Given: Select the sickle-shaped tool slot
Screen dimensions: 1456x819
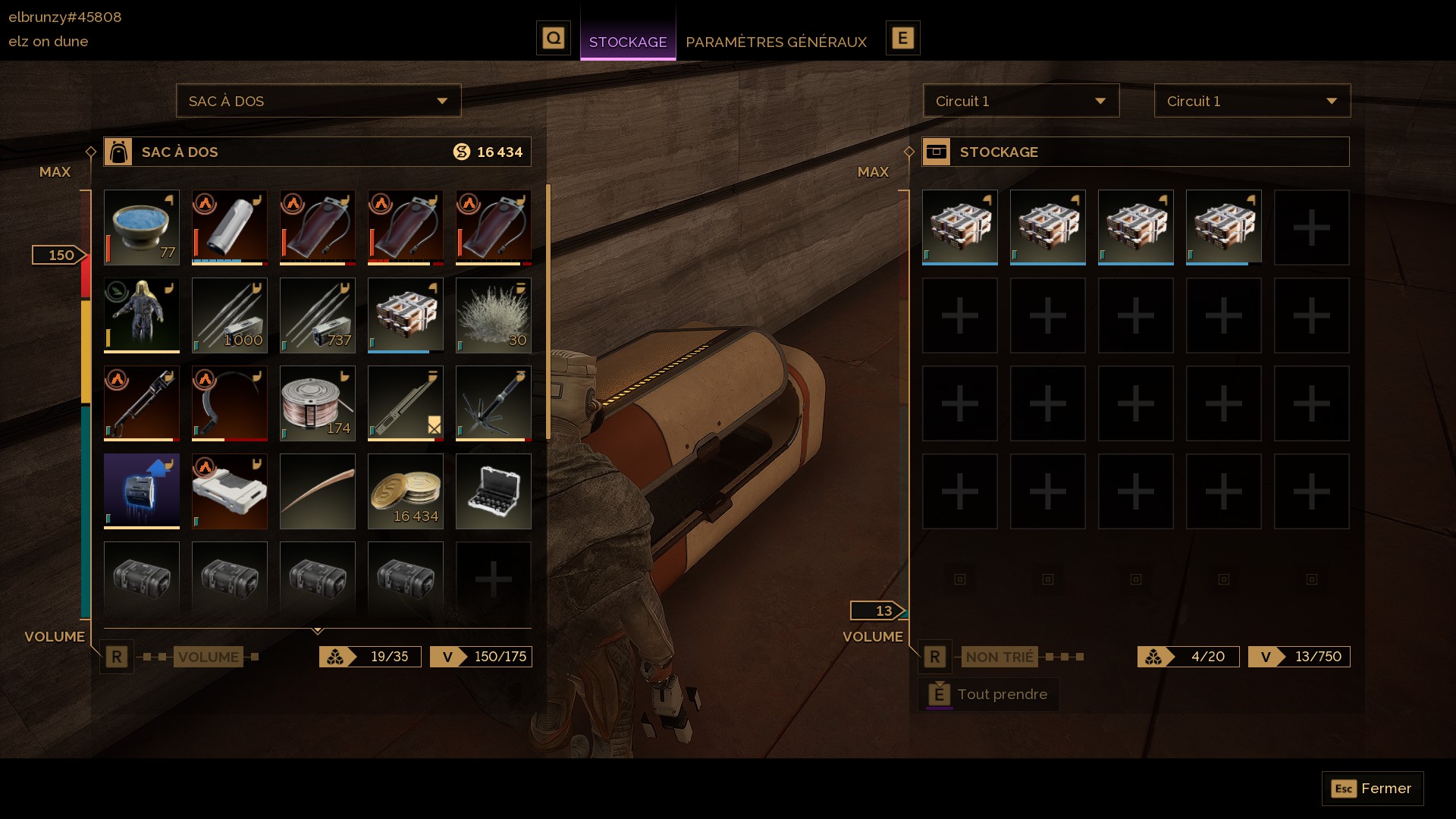Looking at the screenshot, I should pos(230,403).
